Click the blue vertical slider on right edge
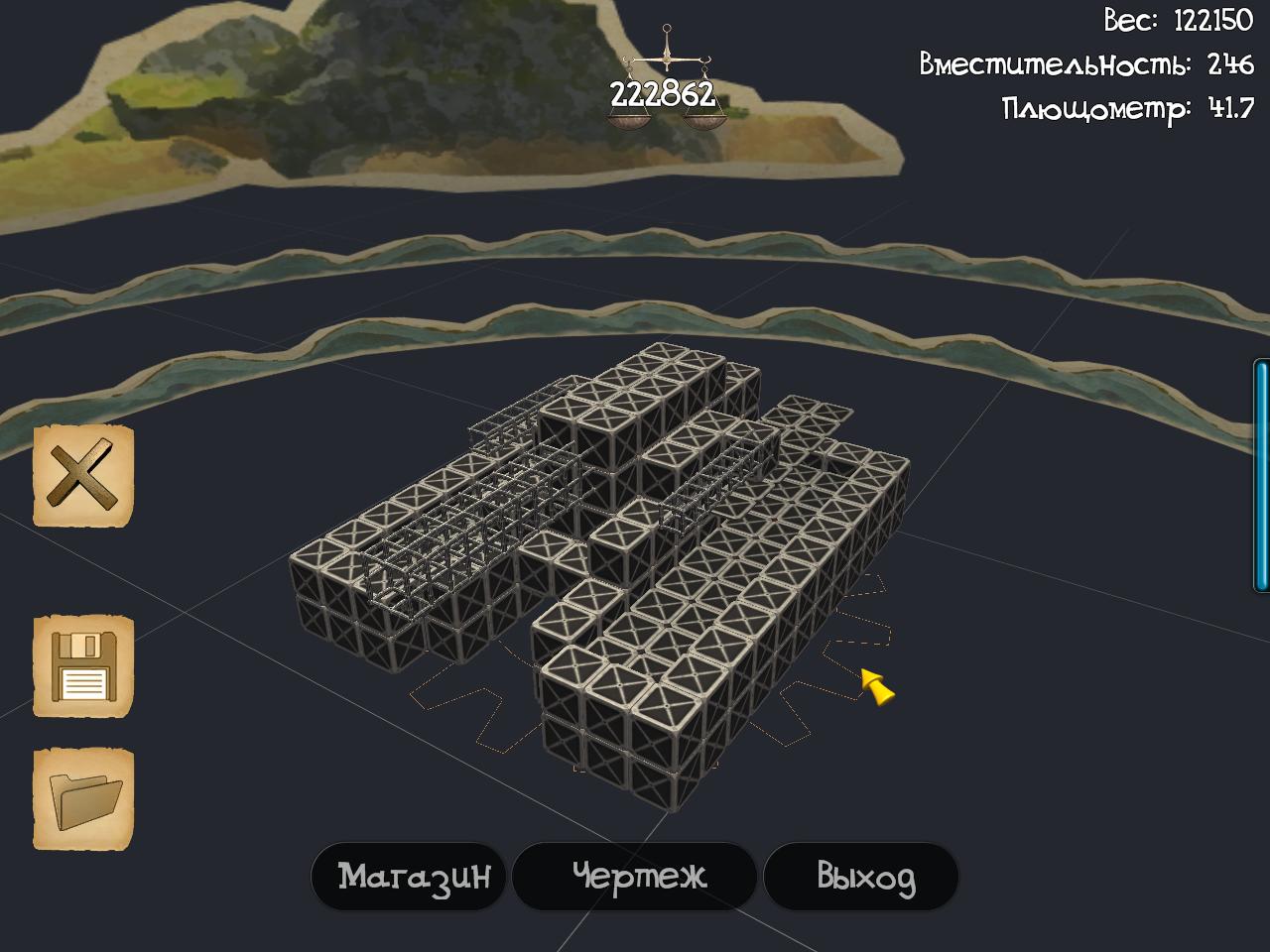This screenshot has width=1270, height=952. 1261,476
